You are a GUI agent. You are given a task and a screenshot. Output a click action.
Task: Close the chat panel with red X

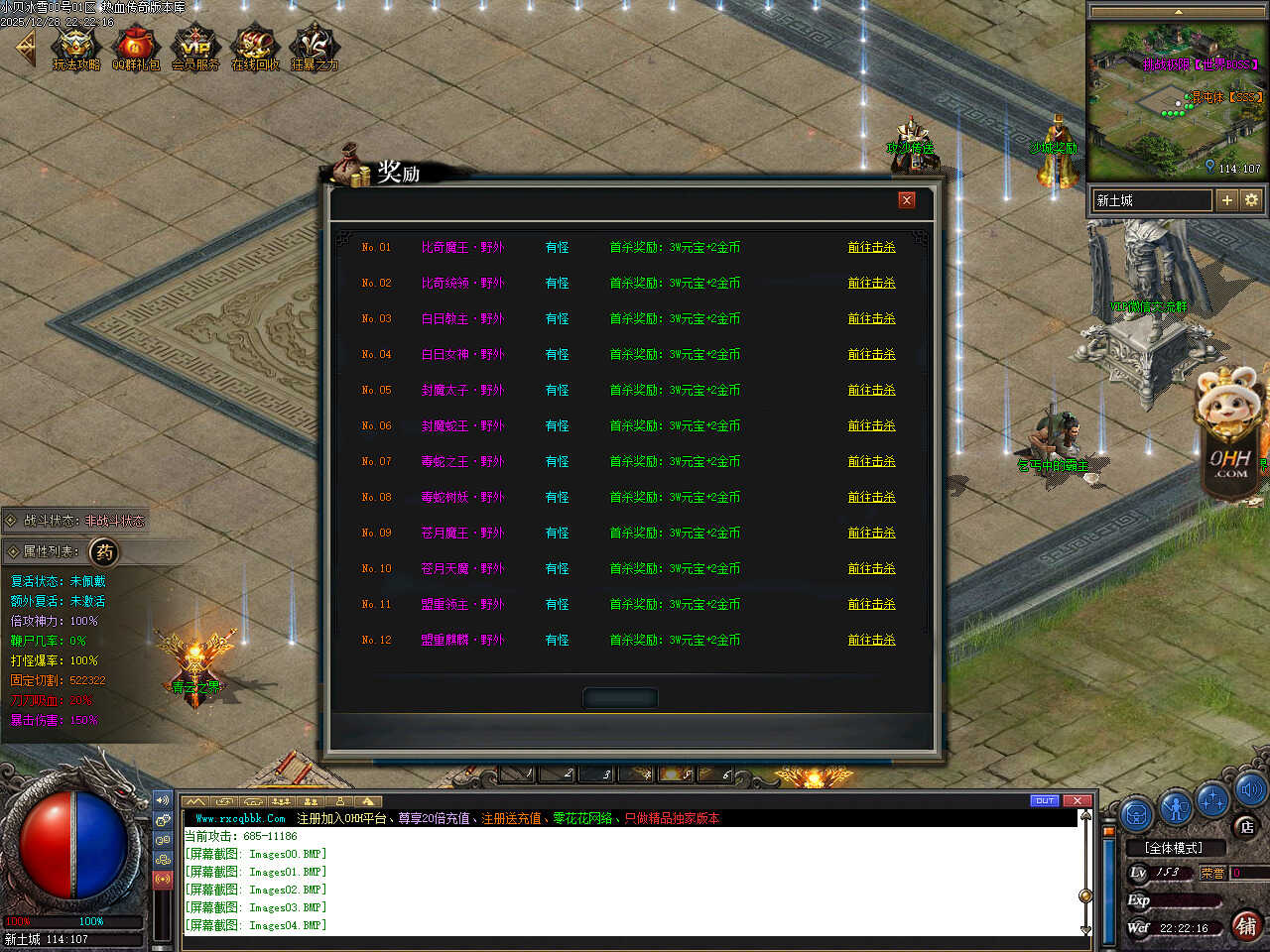1077,800
